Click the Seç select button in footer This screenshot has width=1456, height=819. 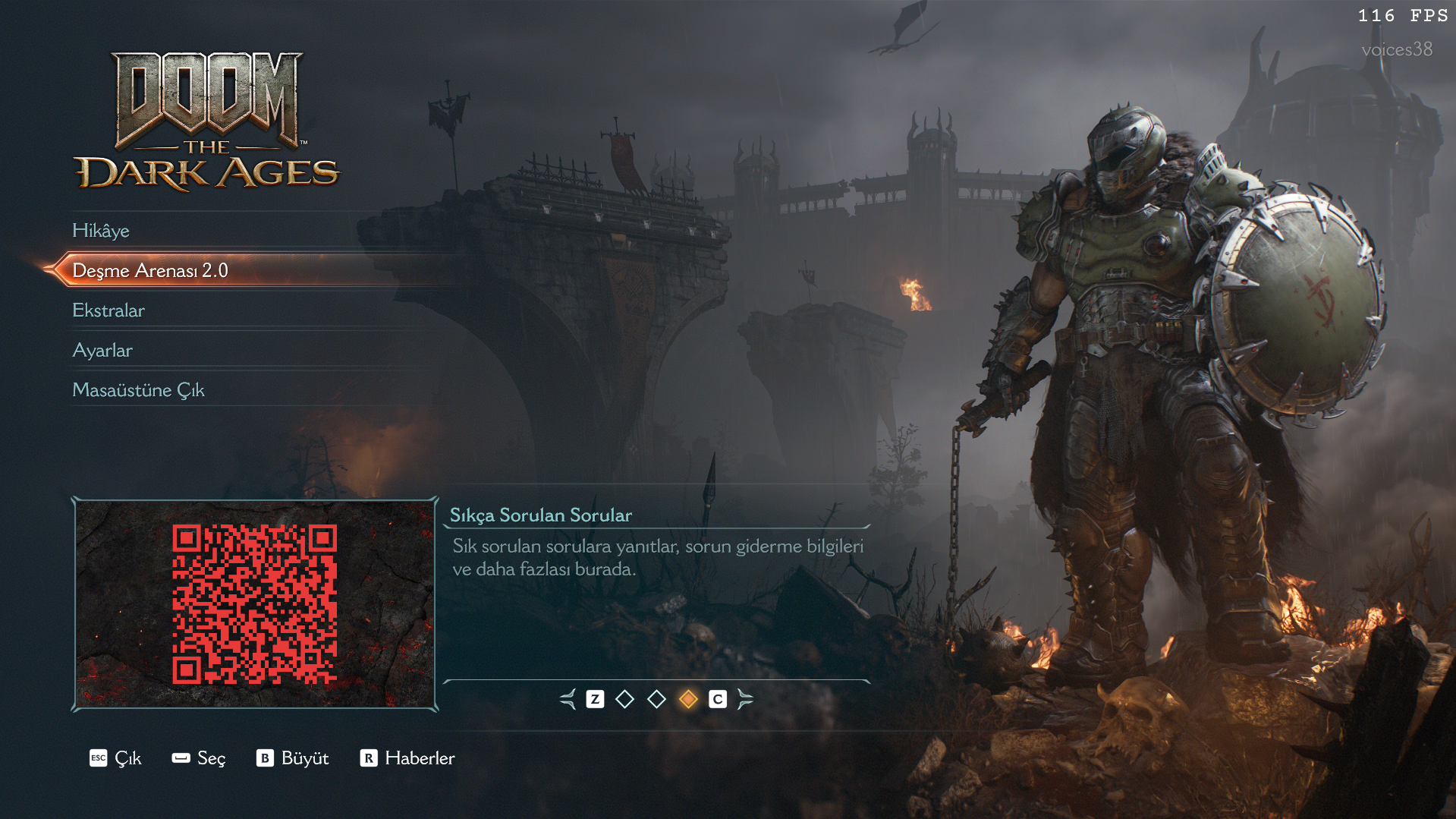(199, 758)
